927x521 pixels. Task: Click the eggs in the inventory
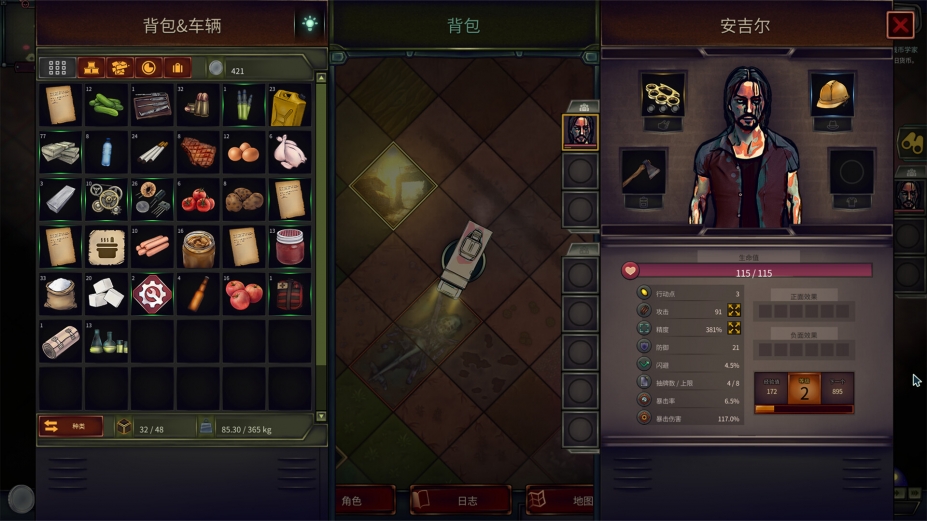[243, 152]
